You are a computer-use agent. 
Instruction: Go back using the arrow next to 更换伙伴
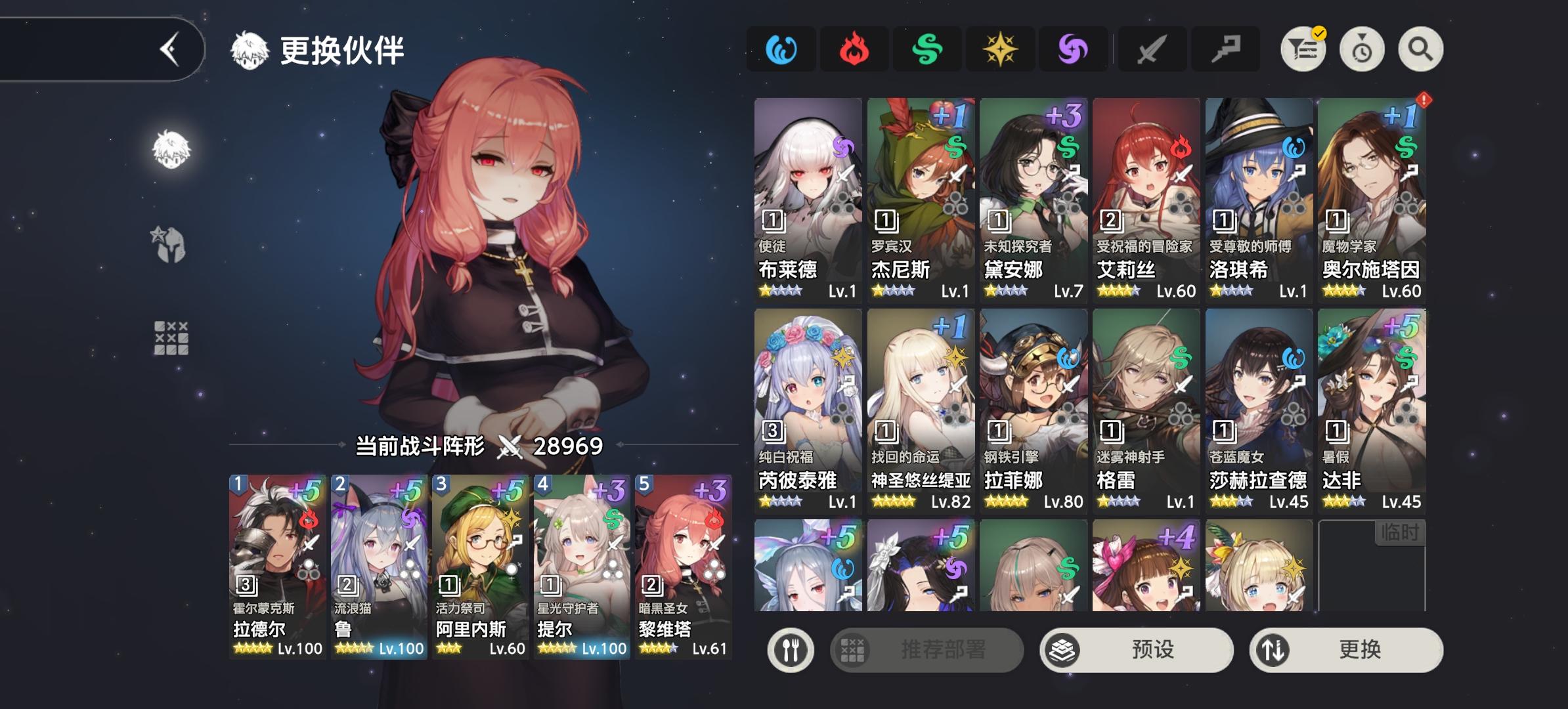(169, 47)
